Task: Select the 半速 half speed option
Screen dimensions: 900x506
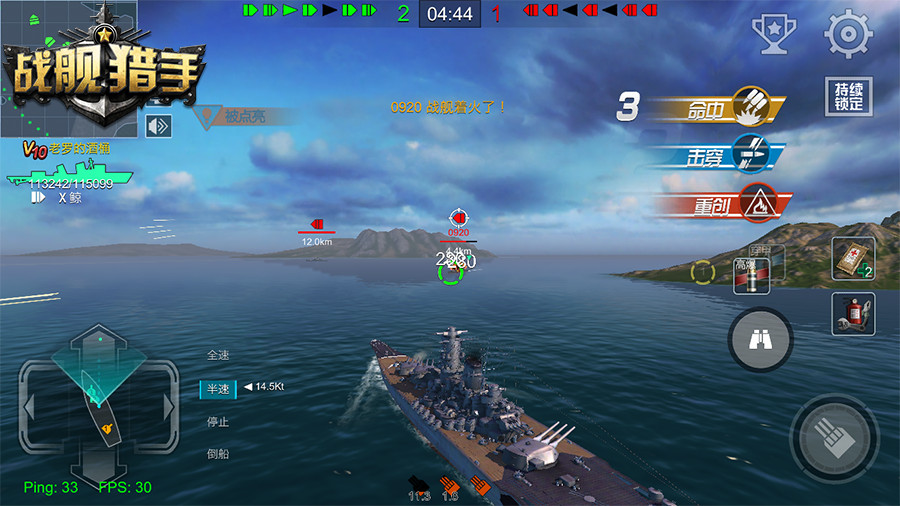Action: click(x=218, y=388)
